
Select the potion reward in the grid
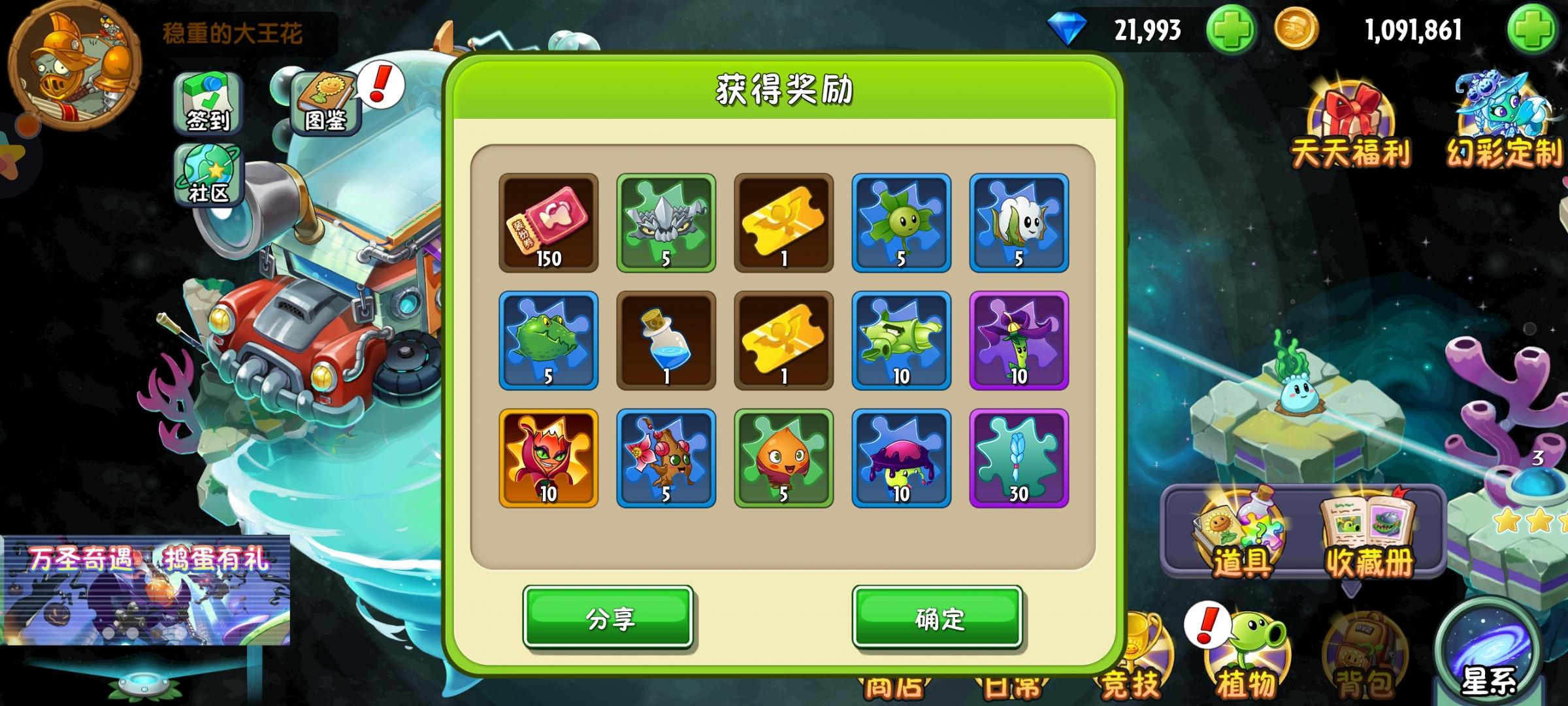pyautogui.click(x=665, y=340)
